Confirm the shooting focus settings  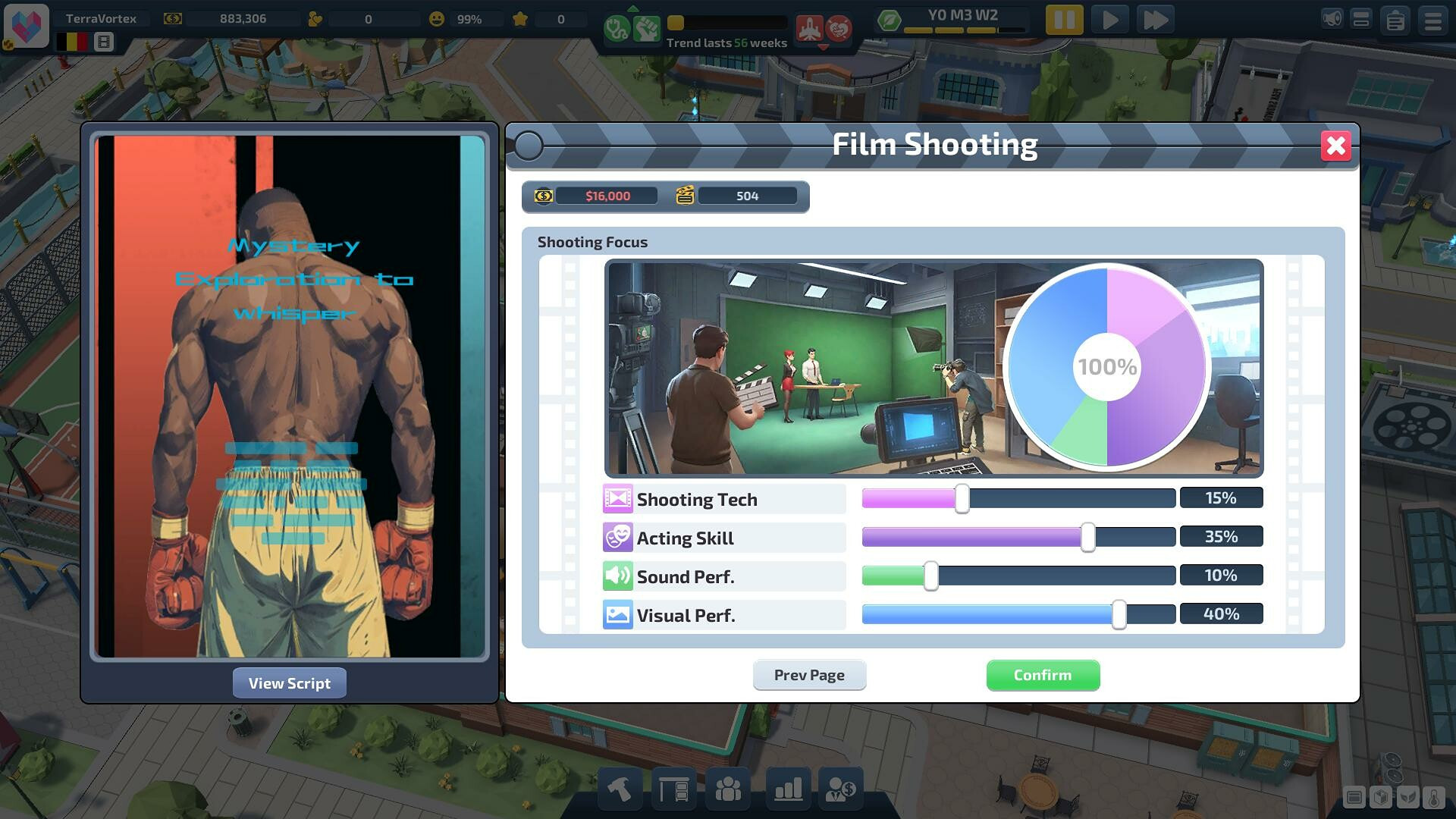1043,675
